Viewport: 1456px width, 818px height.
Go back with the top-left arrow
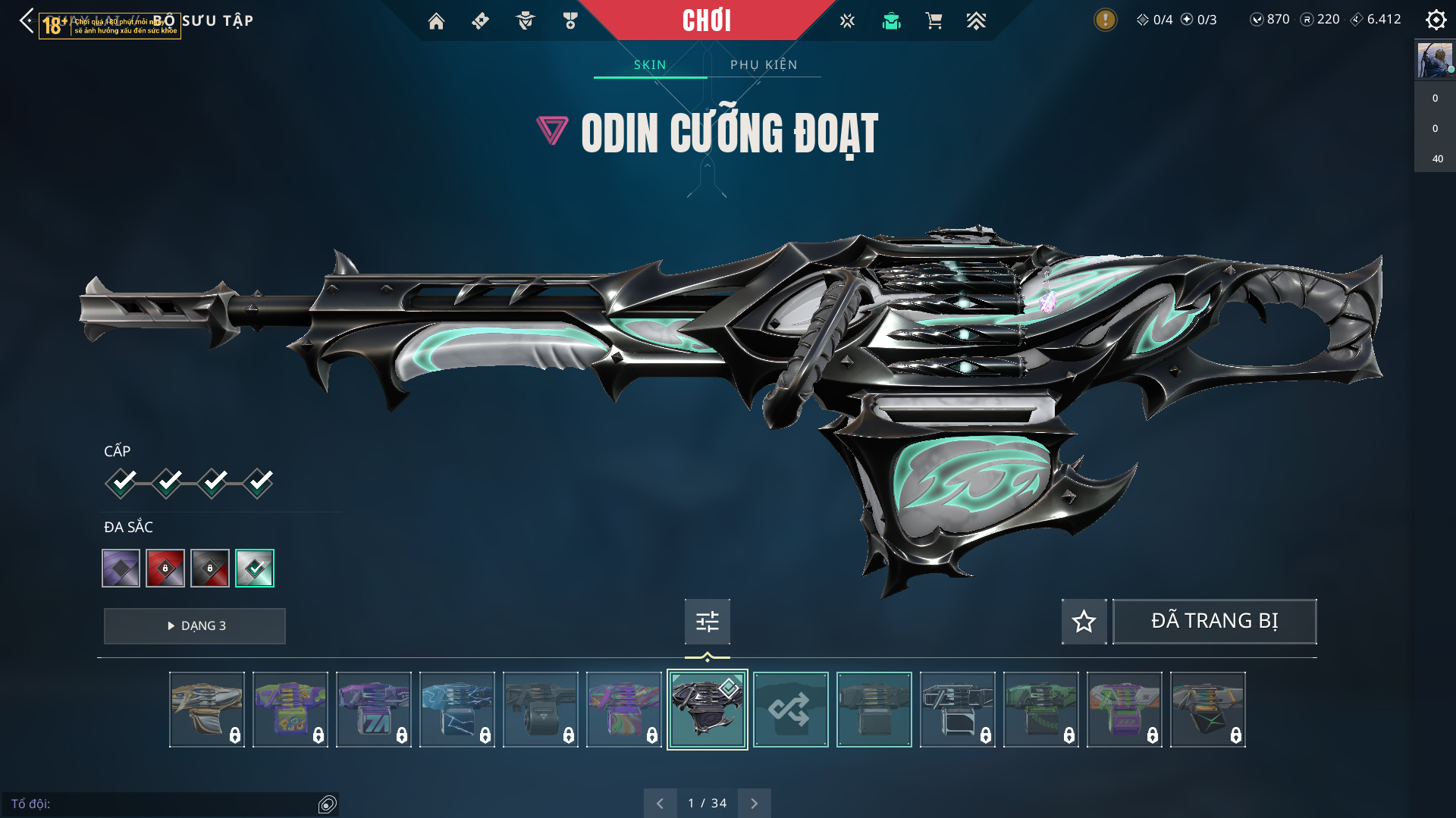click(27, 20)
